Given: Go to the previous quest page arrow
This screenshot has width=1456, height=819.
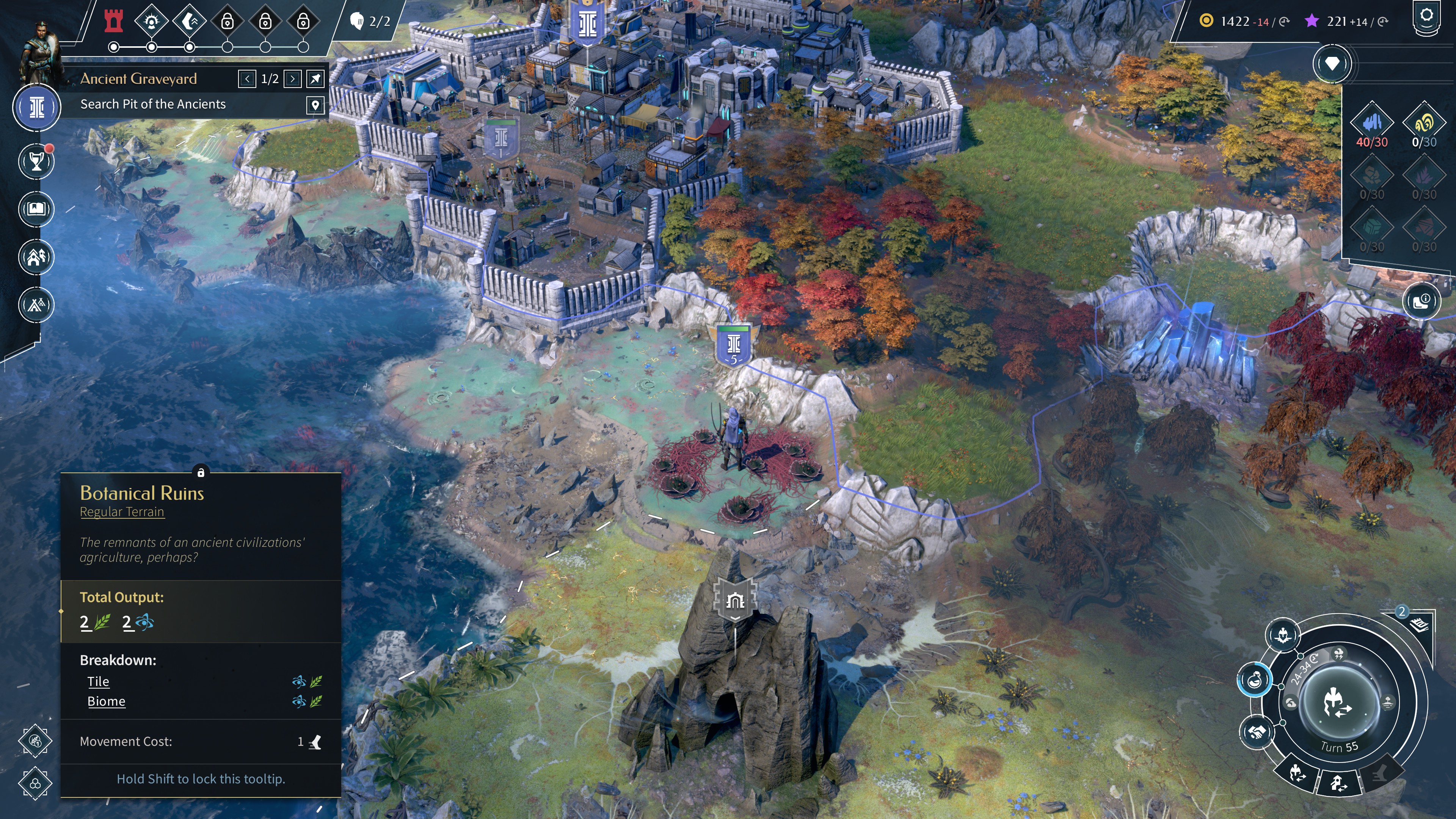Looking at the screenshot, I should (x=247, y=78).
